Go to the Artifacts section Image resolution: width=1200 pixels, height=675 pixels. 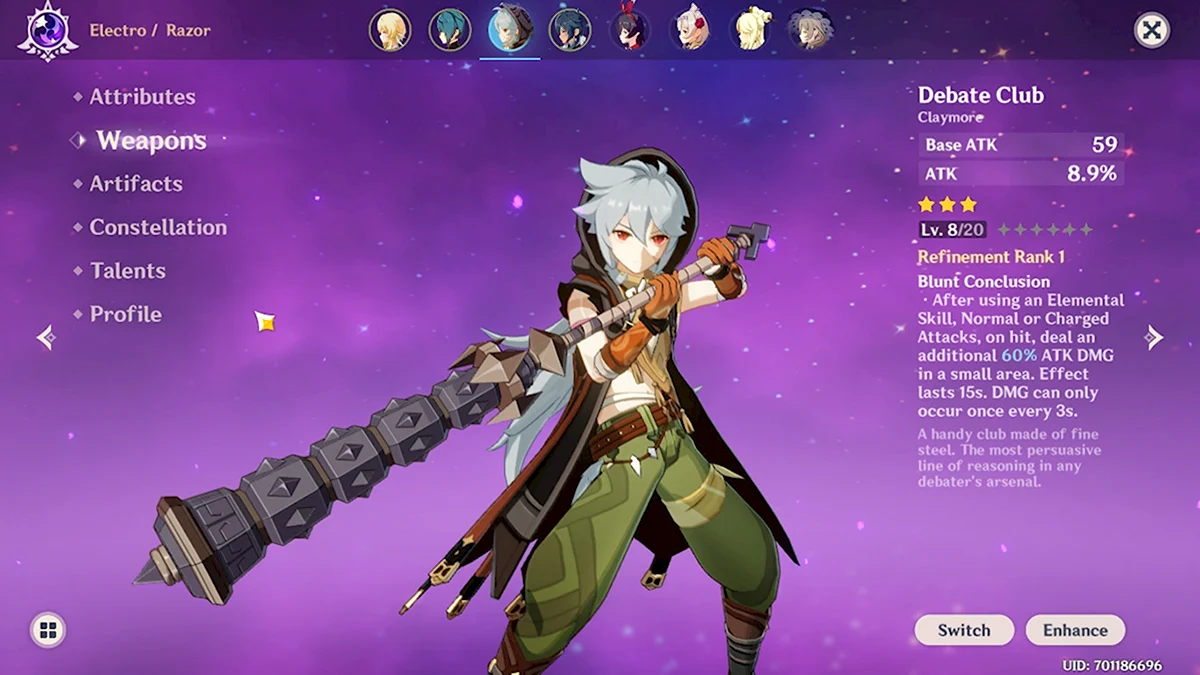tap(136, 184)
